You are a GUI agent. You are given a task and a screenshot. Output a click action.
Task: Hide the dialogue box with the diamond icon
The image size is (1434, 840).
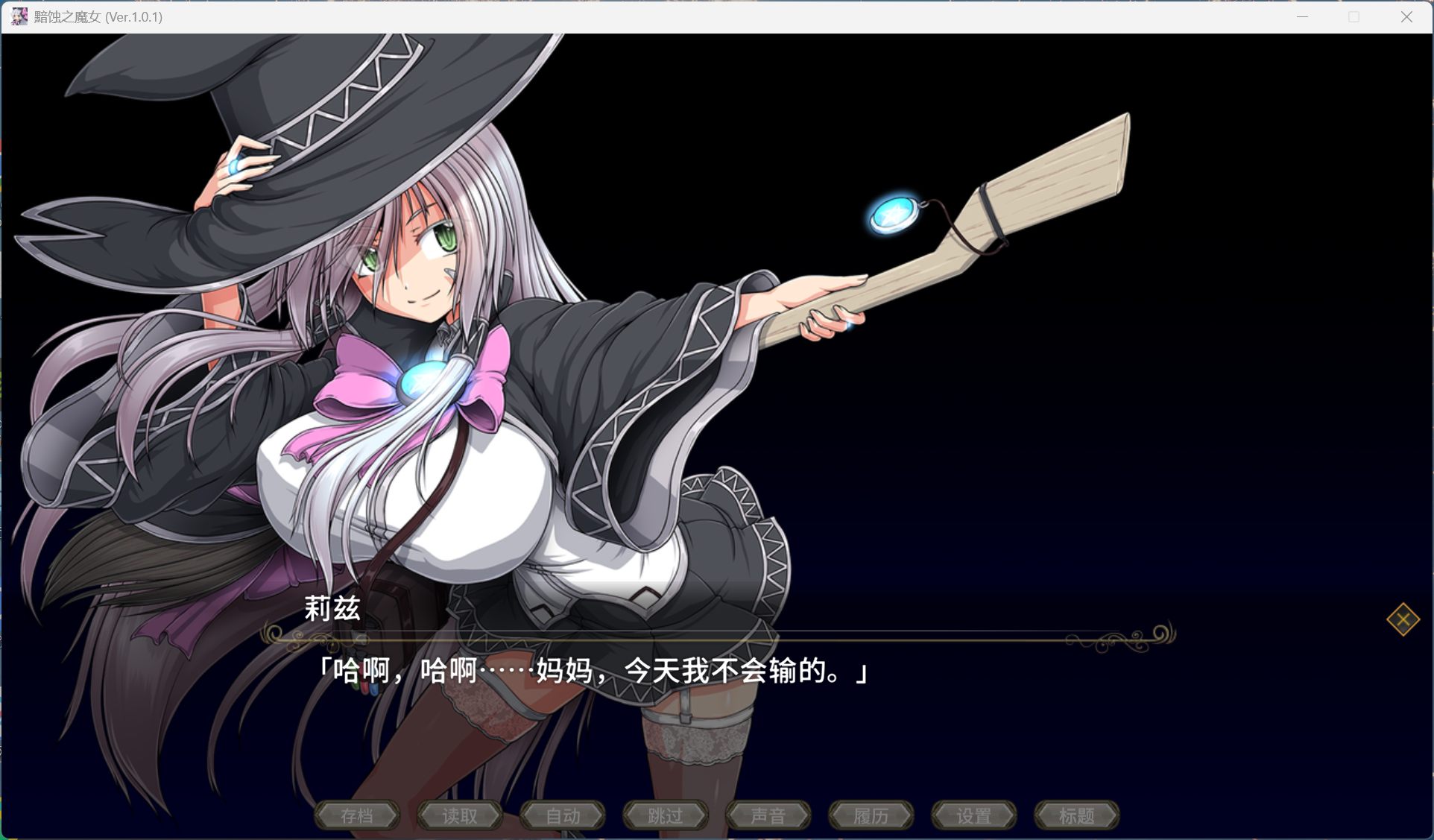pyautogui.click(x=1404, y=619)
